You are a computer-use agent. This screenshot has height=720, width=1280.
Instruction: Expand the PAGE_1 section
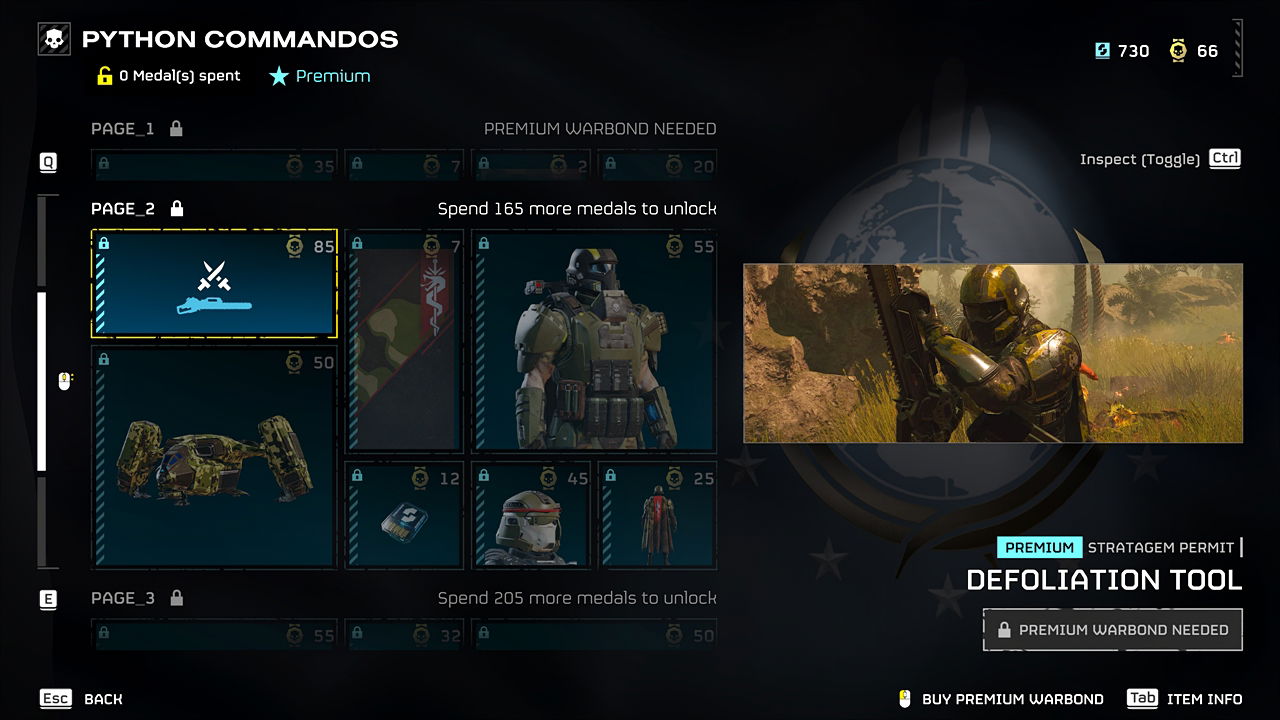tap(122, 128)
